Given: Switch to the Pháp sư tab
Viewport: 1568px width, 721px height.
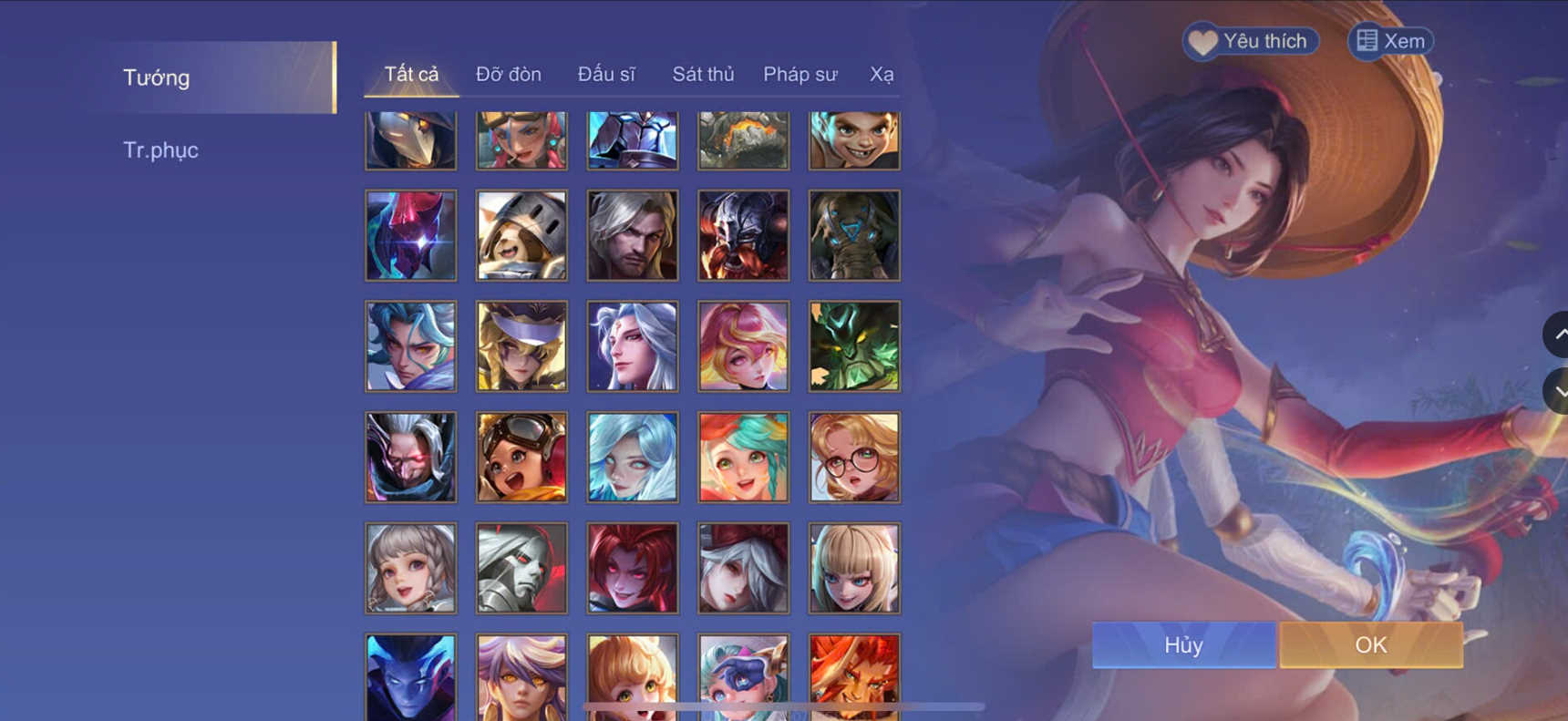Looking at the screenshot, I should click(x=799, y=75).
